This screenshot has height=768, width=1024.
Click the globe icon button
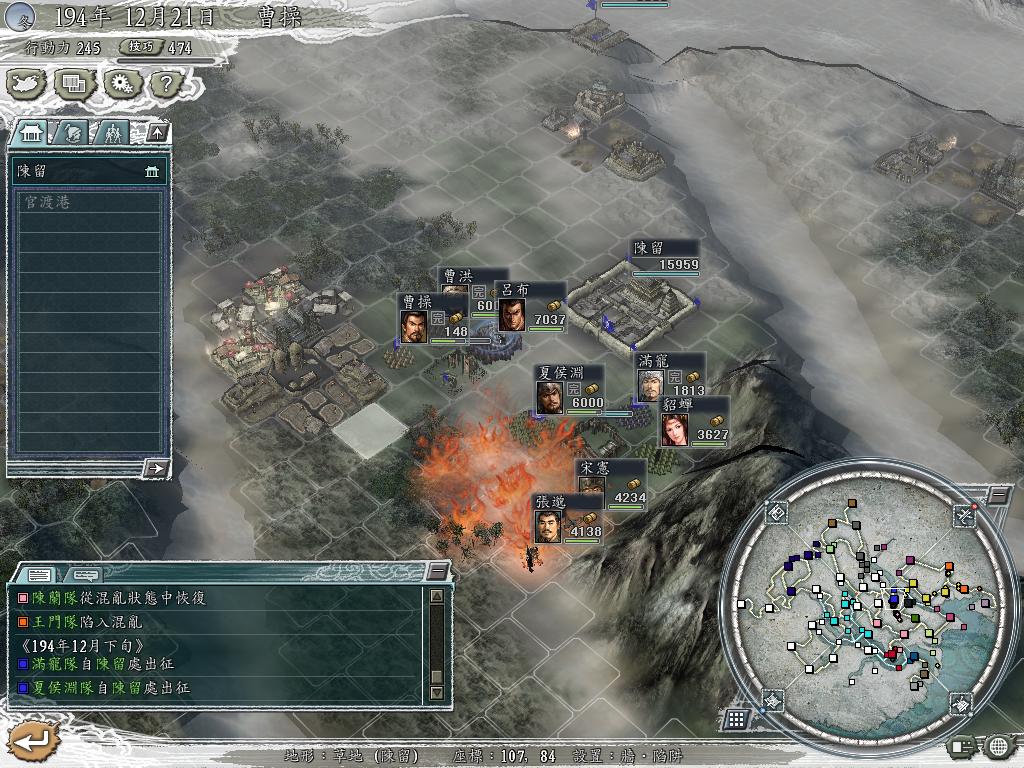coord(998,745)
